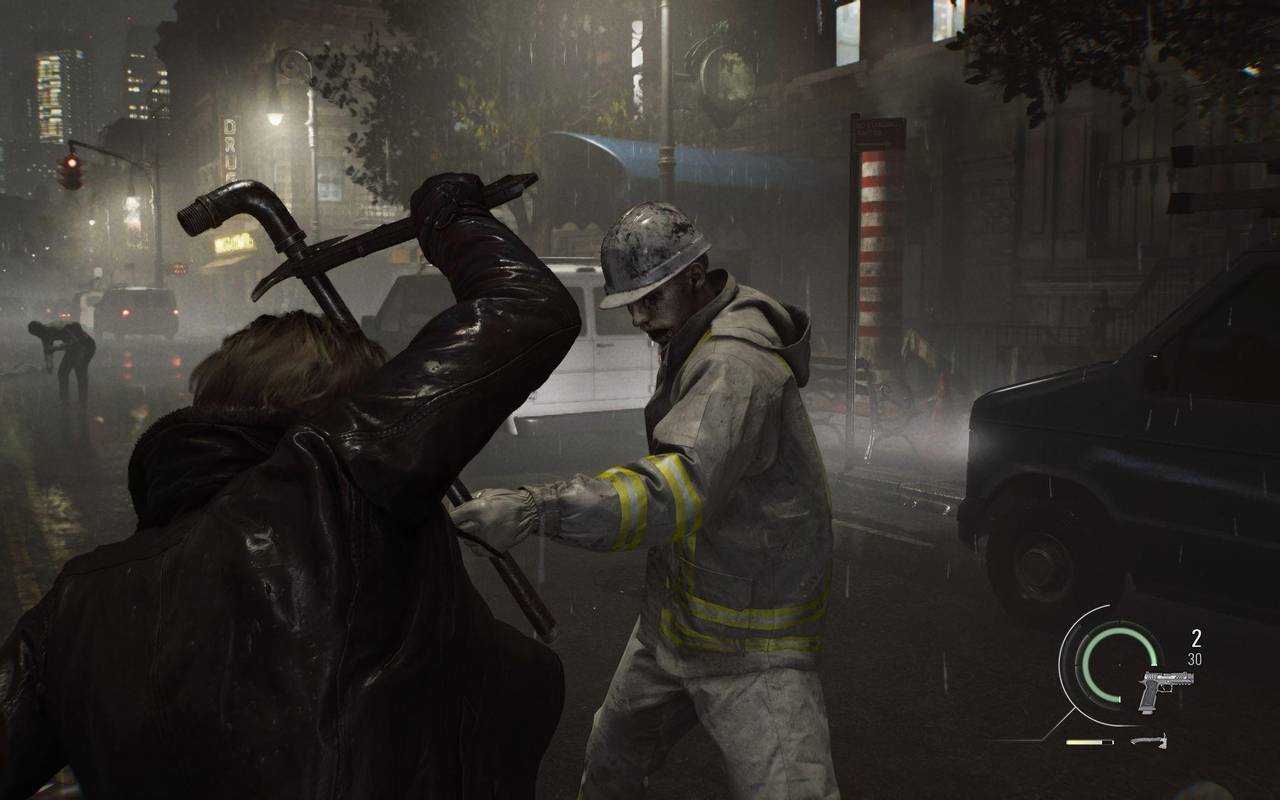Click the blue awning over the storefront
Screen dimensions: 1280x800
pyautogui.click(x=655, y=150)
